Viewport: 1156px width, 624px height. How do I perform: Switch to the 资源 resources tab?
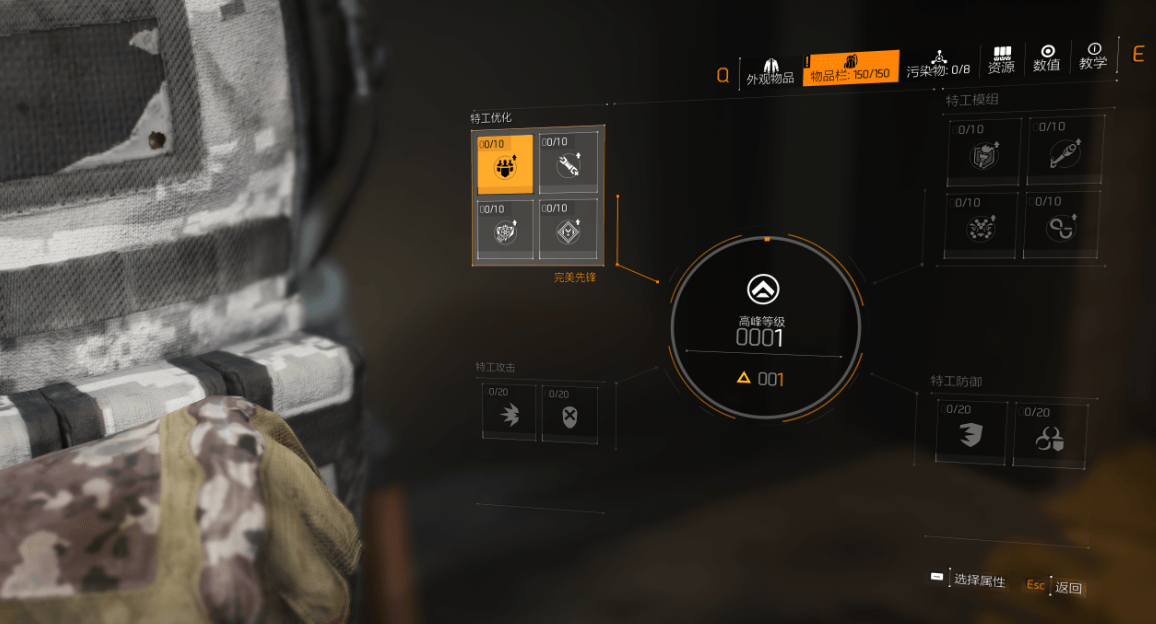tap(1001, 60)
